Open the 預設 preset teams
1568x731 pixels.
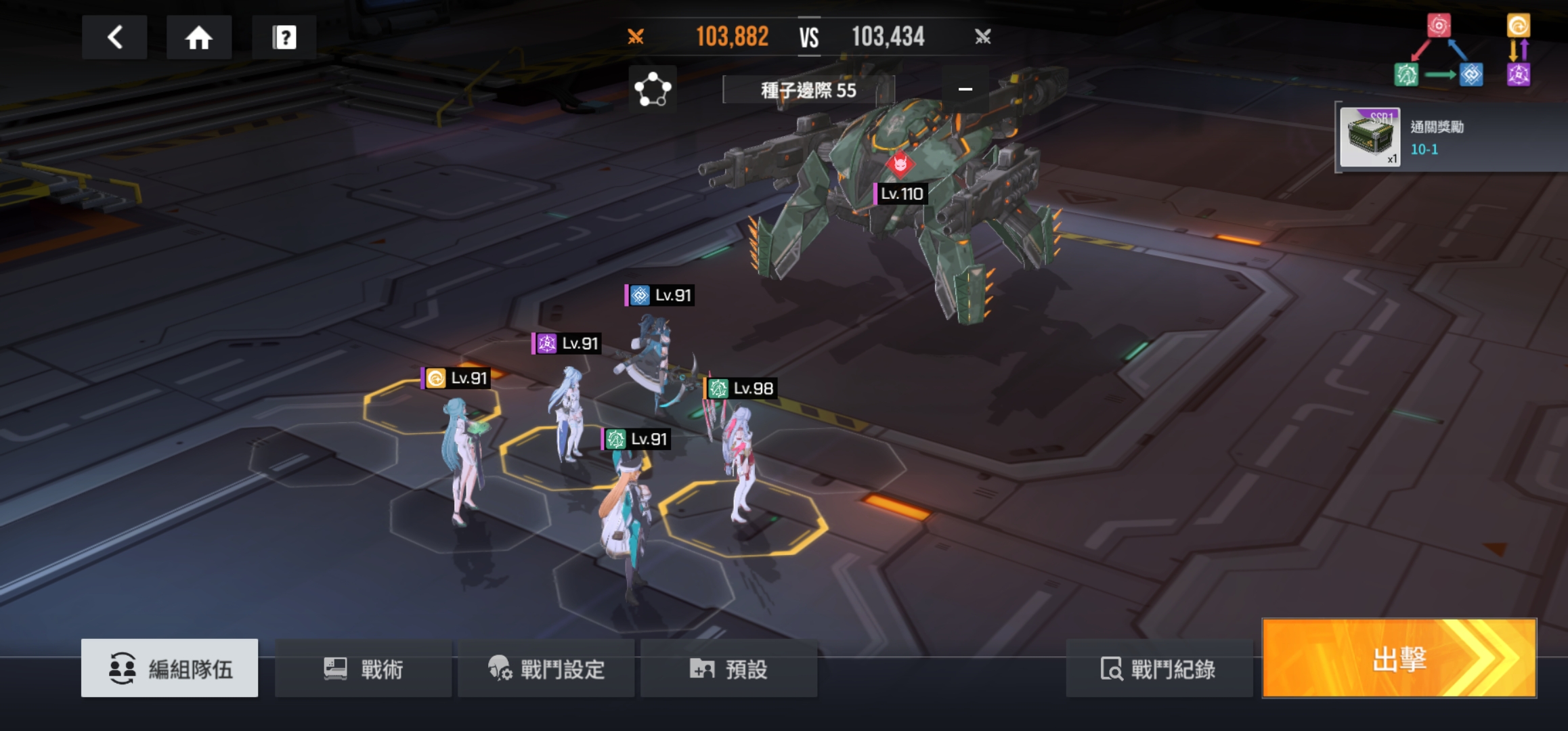[x=729, y=669]
